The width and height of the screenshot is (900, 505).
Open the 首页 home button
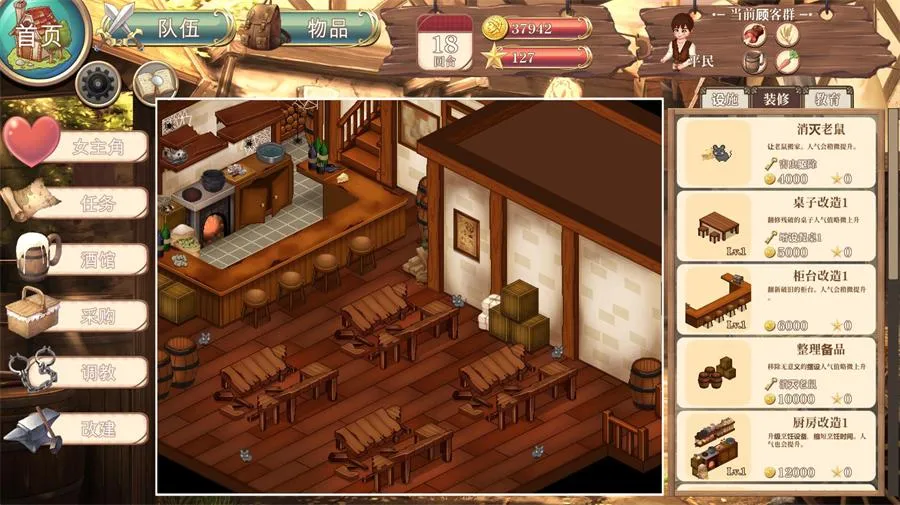click(x=40, y=37)
